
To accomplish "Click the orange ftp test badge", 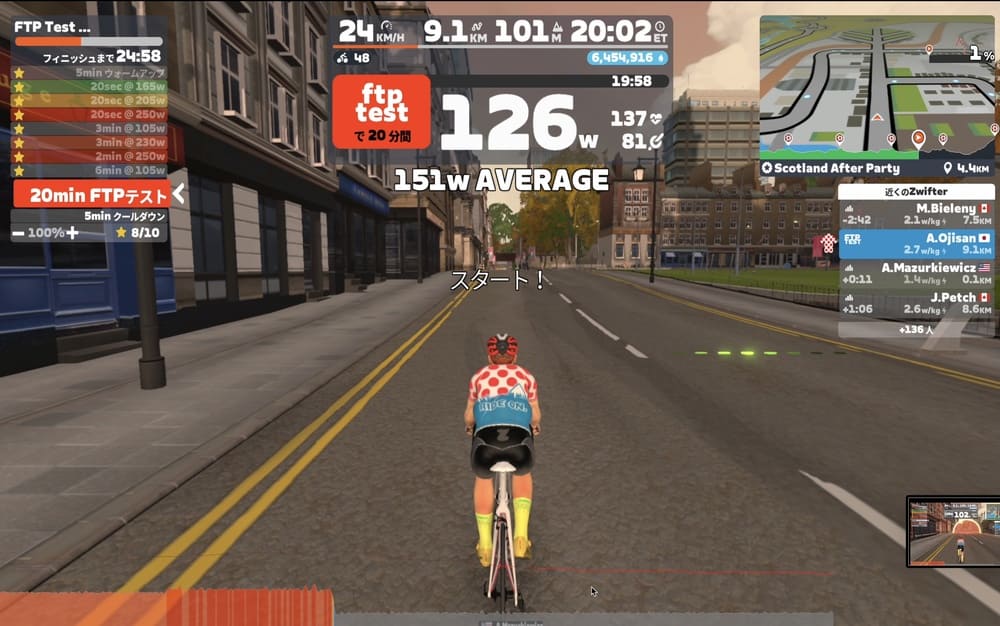I will pyautogui.click(x=381, y=112).
